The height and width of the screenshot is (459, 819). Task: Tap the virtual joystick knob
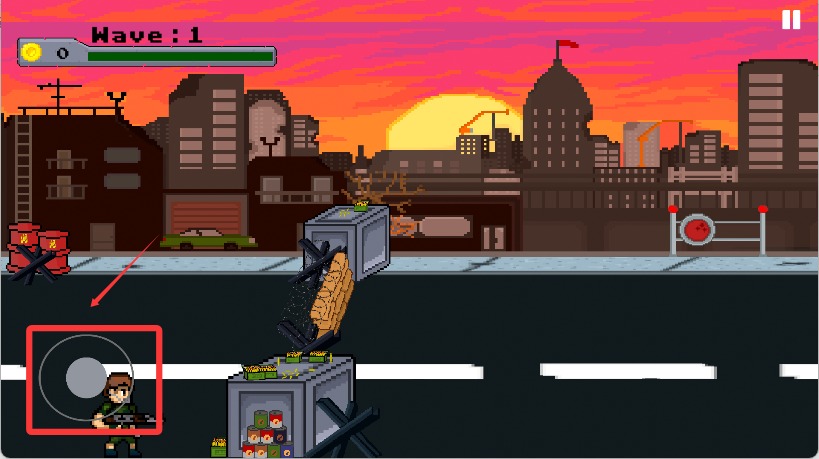tap(85, 378)
